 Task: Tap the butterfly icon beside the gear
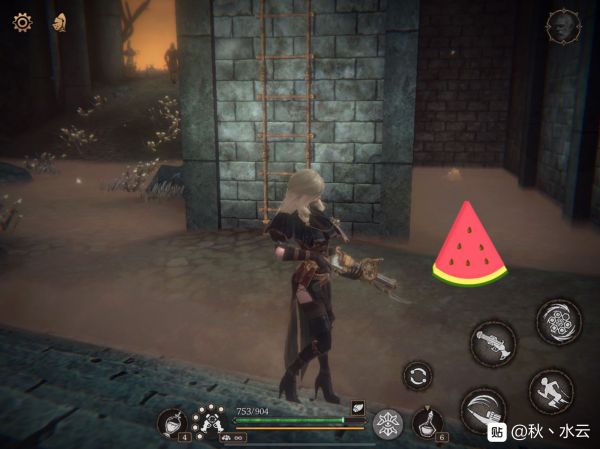coord(60,22)
